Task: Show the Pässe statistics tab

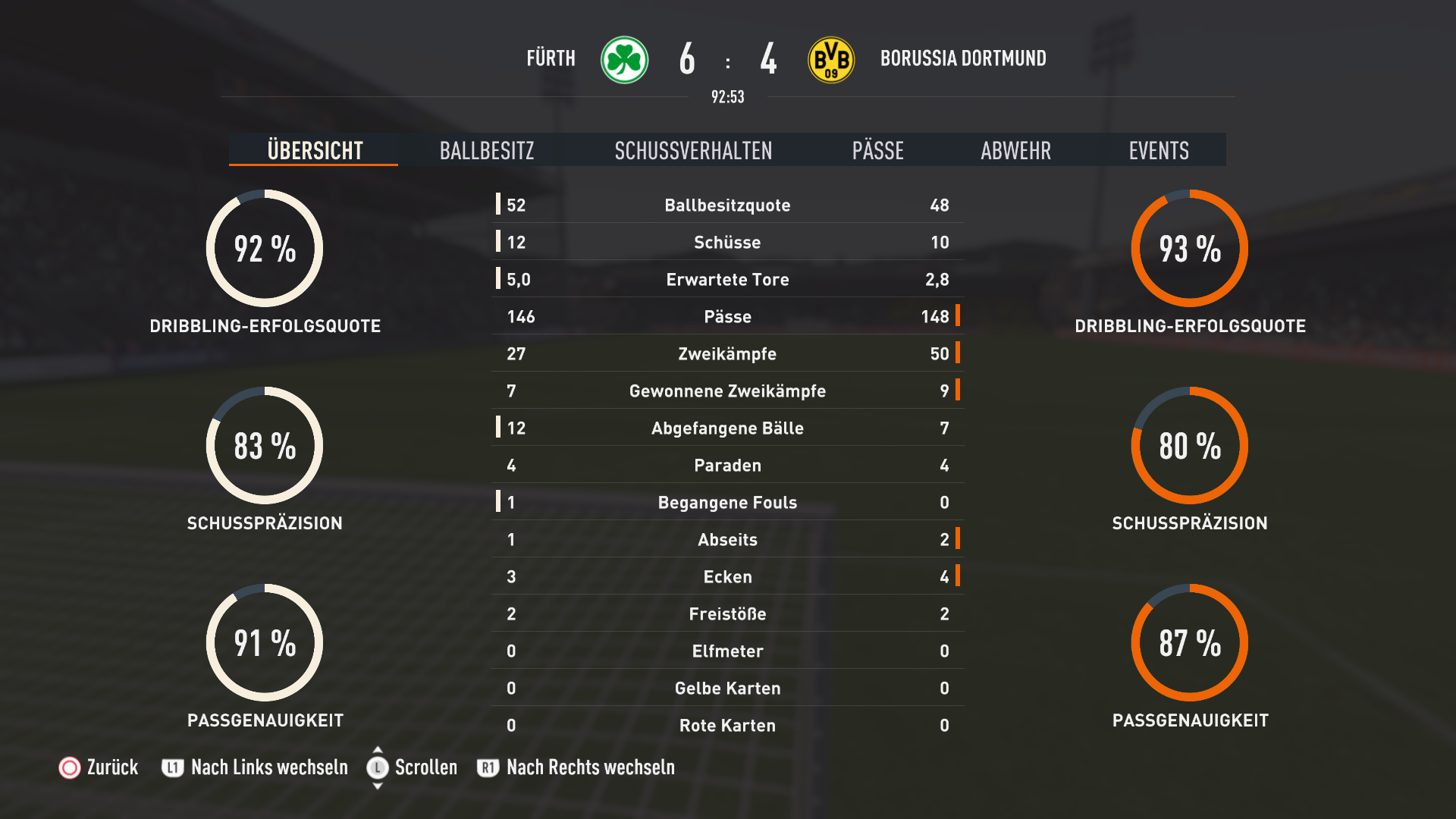Action: click(x=877, y=150)
